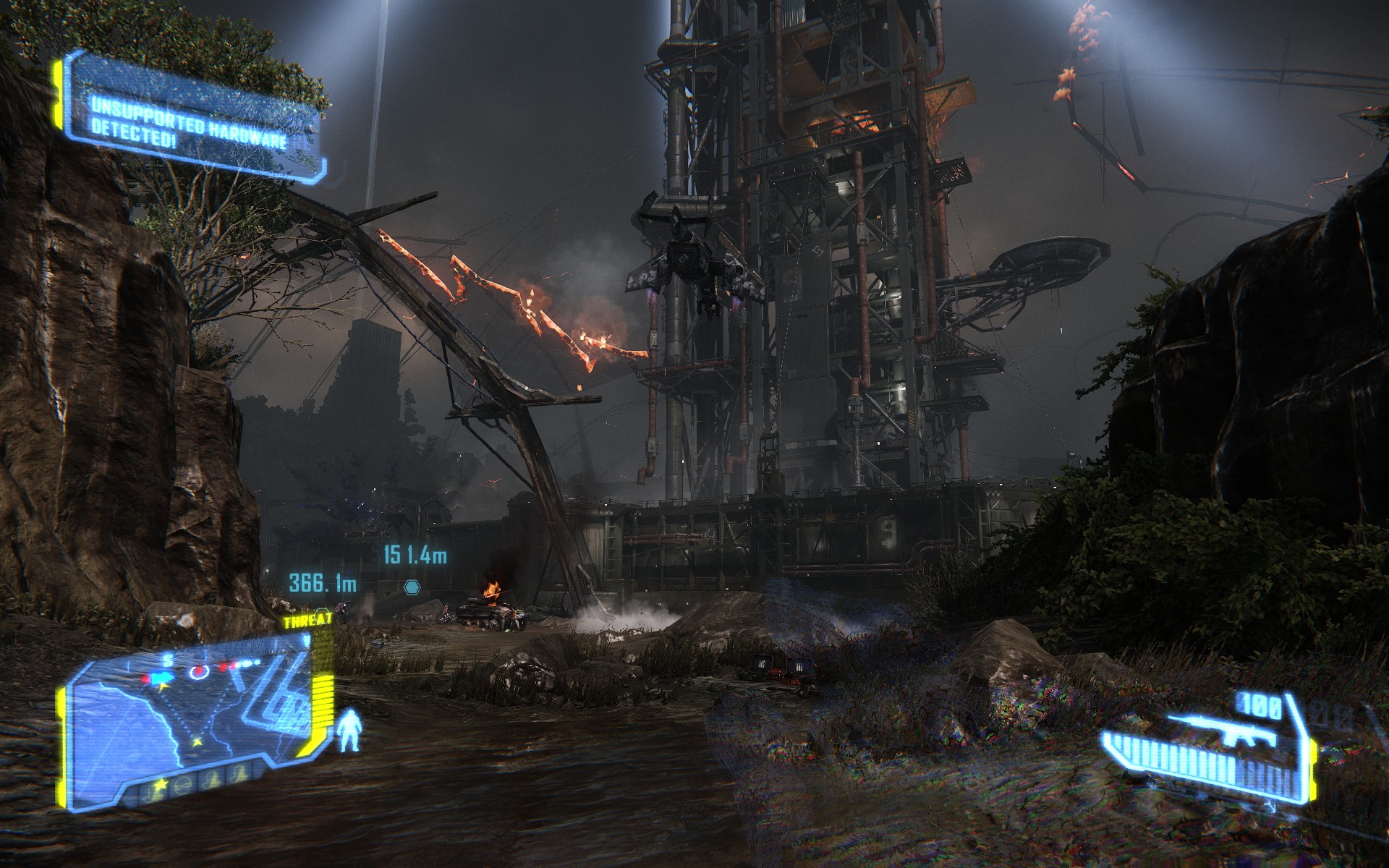Click the circled red enemy marker on minimap
The width and height of the screenshot is (1389, 868).
197,672
